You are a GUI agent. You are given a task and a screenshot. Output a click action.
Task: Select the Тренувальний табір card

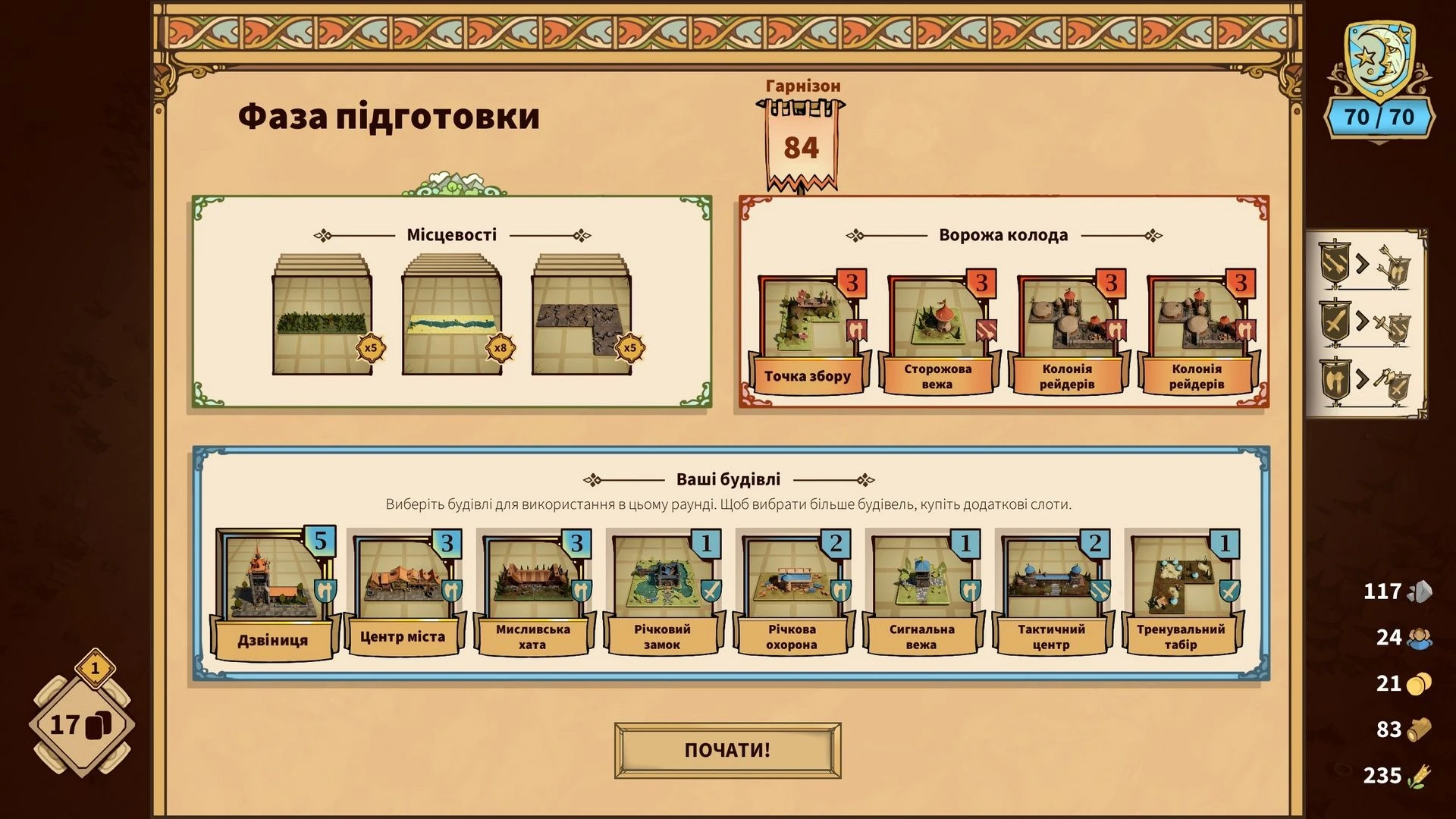click(x=1181, y=593)
